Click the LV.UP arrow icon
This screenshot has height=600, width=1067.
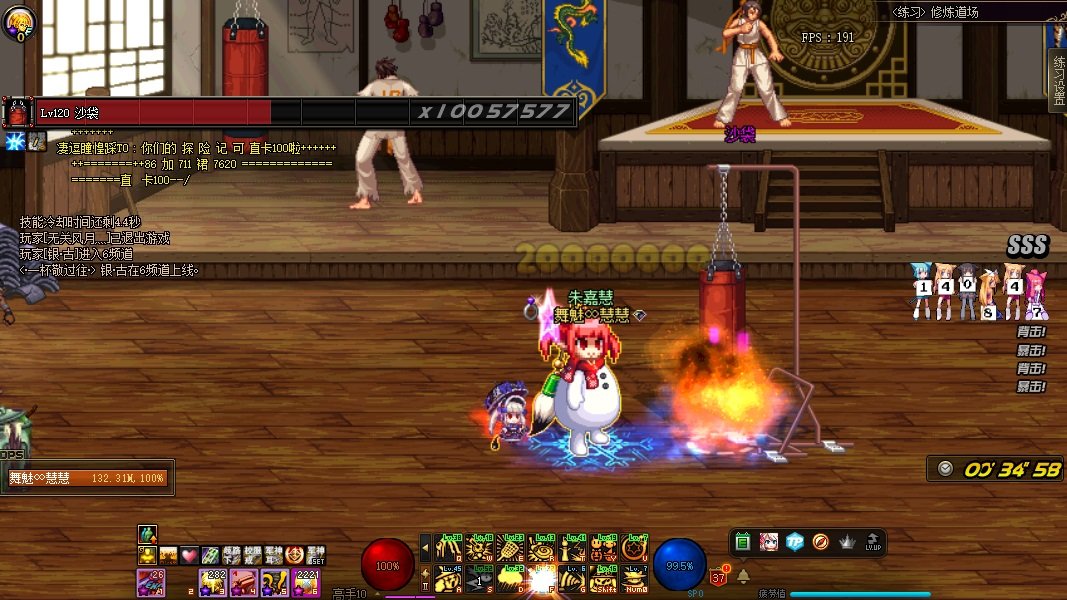pyautogui.click(x=872, y=542)
